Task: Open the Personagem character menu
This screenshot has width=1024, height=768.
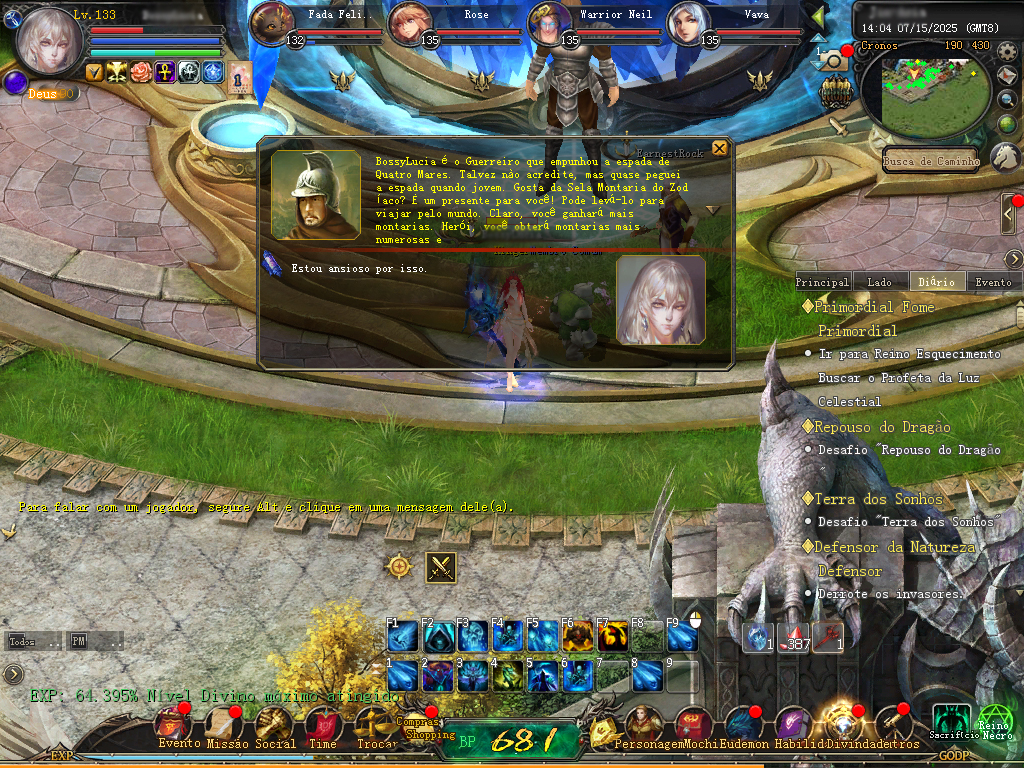Action: click(640, 726)
